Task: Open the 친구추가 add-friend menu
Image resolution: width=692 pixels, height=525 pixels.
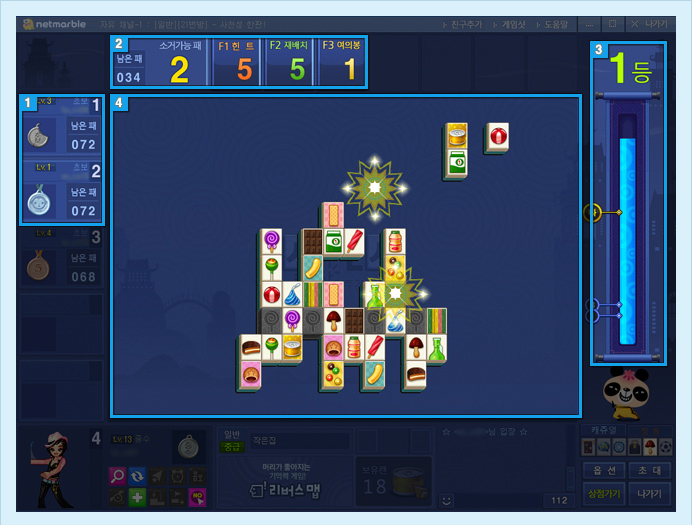Action: click(x=463, y=24)
